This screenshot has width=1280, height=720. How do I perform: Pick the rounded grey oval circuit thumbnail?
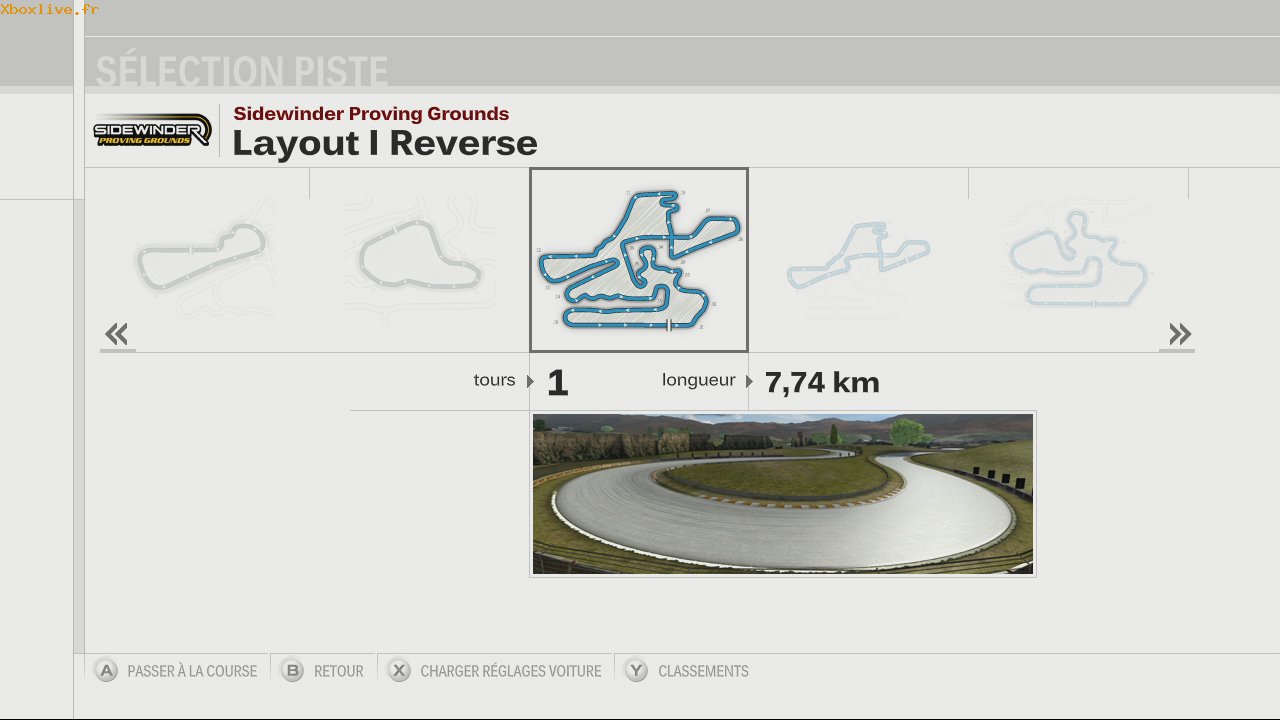417,258
